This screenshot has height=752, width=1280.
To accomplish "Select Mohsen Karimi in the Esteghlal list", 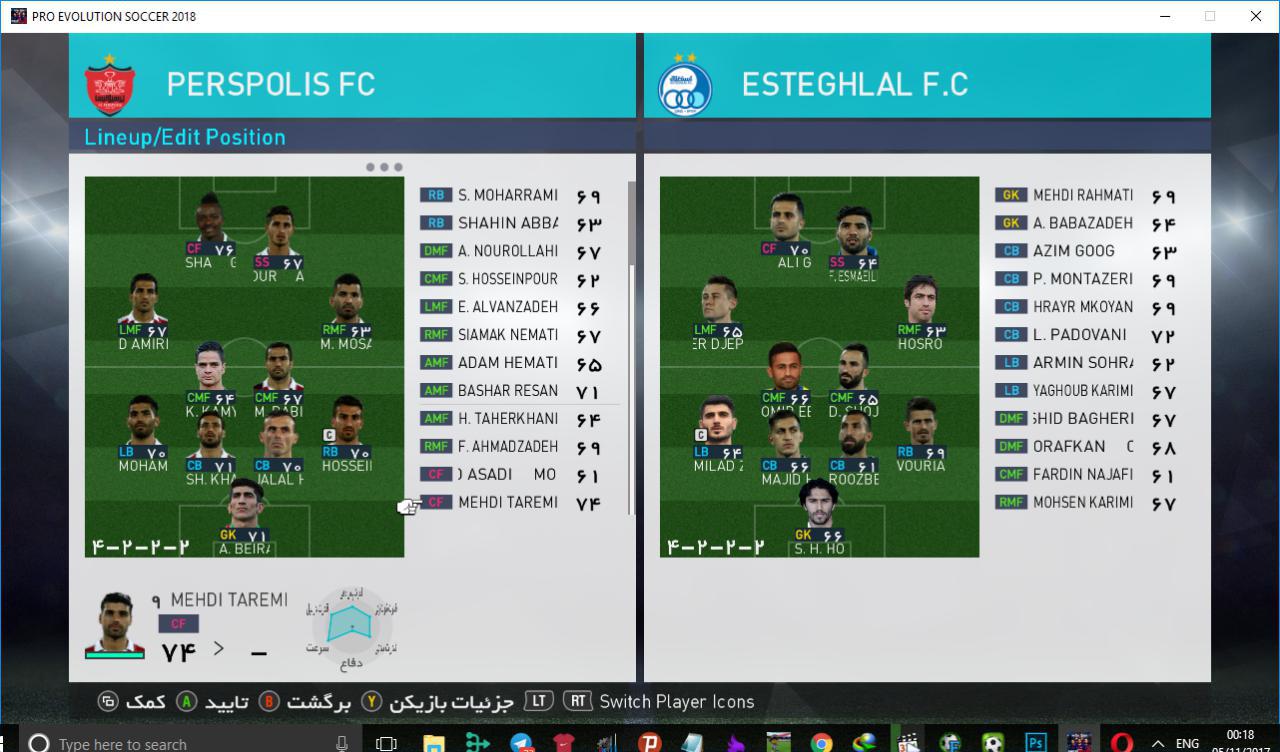I will coord(1083,503).
